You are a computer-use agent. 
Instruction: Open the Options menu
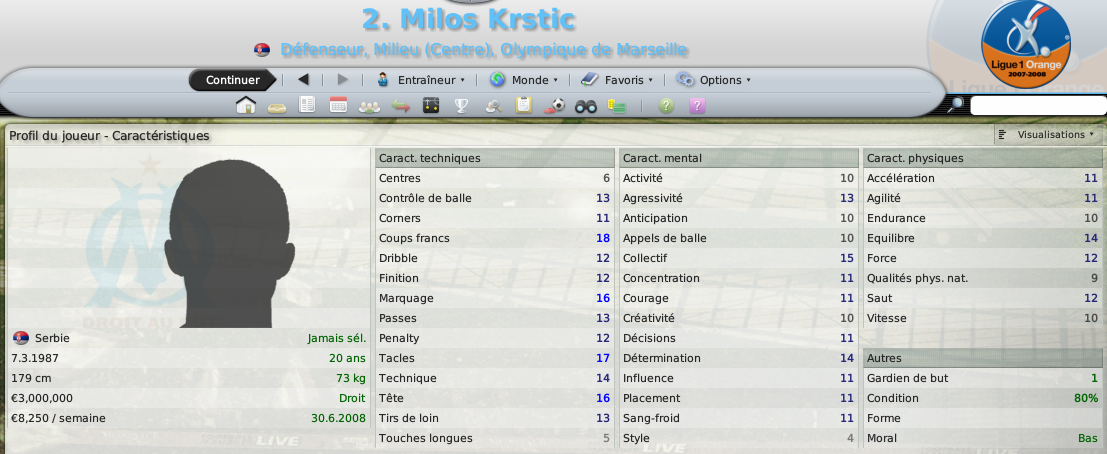tap(713, 80)
